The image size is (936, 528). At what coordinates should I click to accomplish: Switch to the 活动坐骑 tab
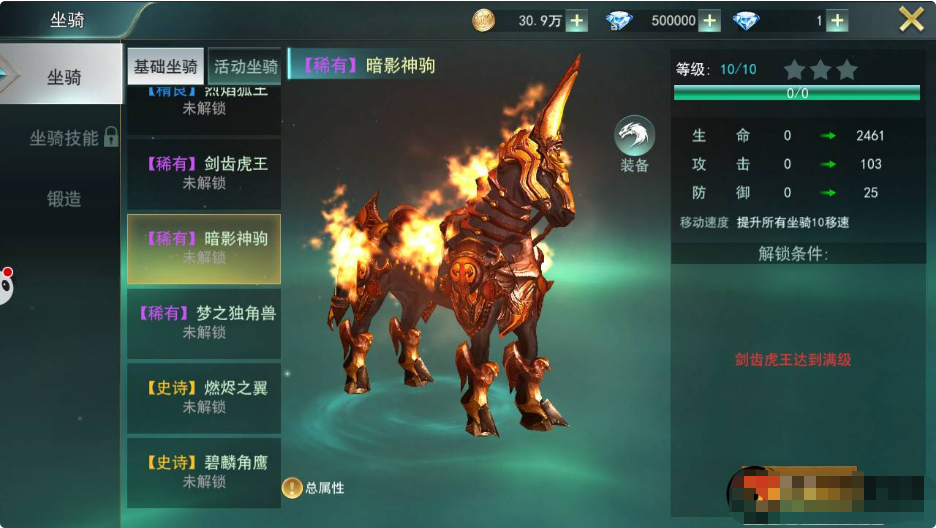click(245, 67)
